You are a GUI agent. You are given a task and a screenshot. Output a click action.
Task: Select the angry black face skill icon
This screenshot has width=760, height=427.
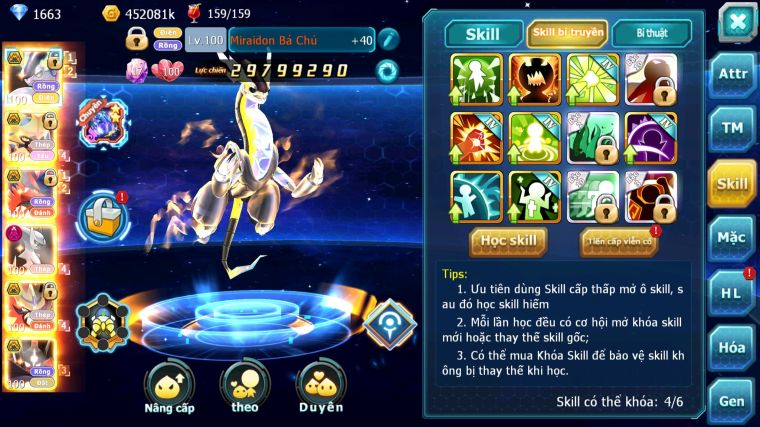[535, 78]
